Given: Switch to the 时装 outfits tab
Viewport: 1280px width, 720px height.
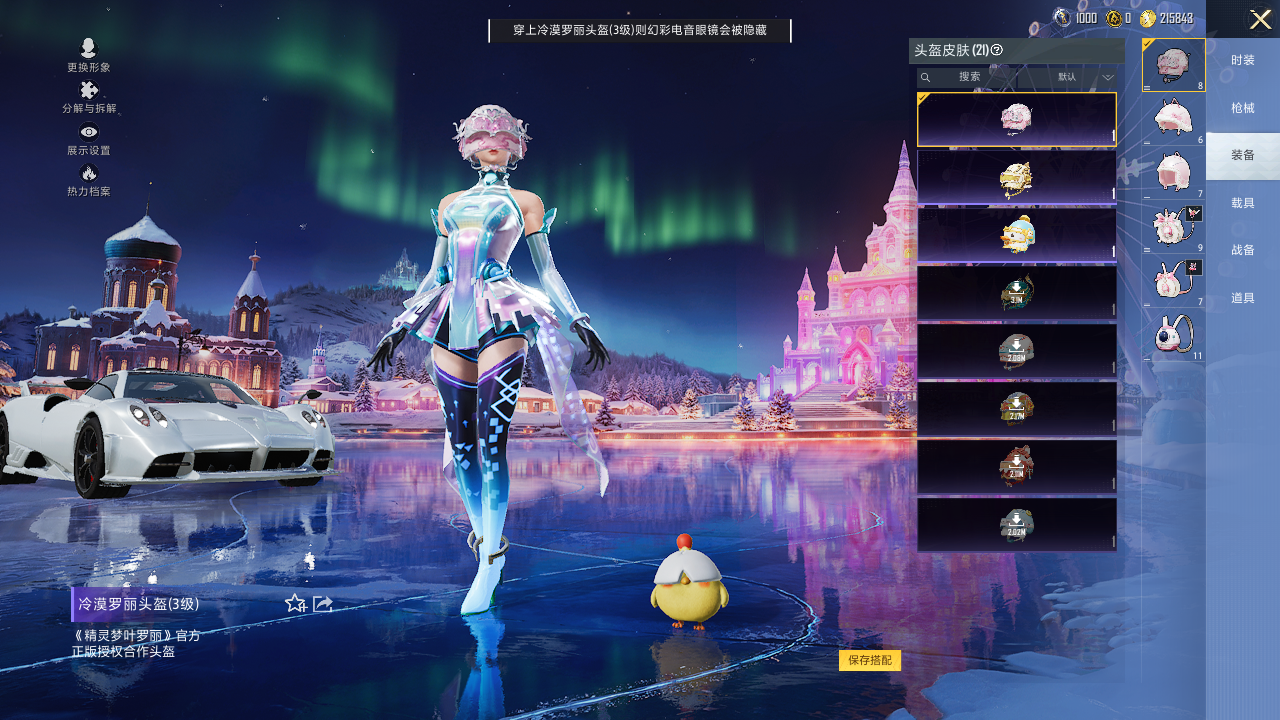Looking at the screenshot, I should [1242, 61].
